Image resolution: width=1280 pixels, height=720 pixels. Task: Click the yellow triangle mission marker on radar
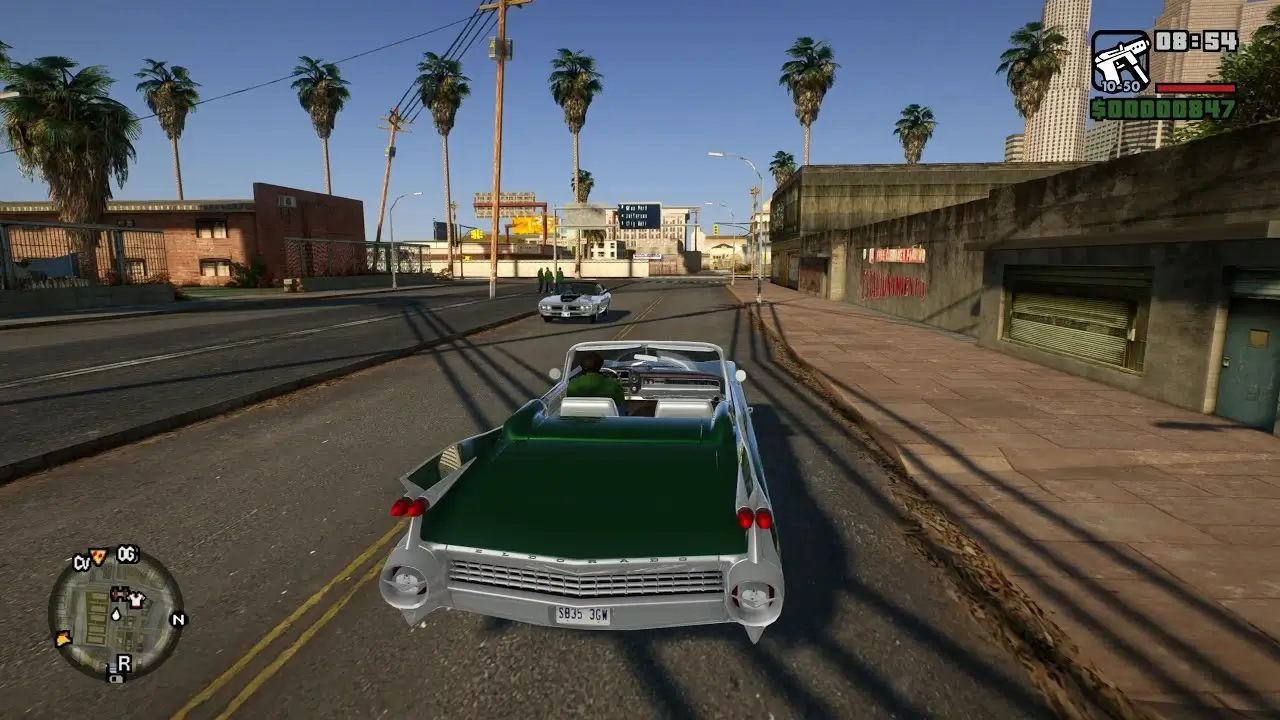coord(63,638)
